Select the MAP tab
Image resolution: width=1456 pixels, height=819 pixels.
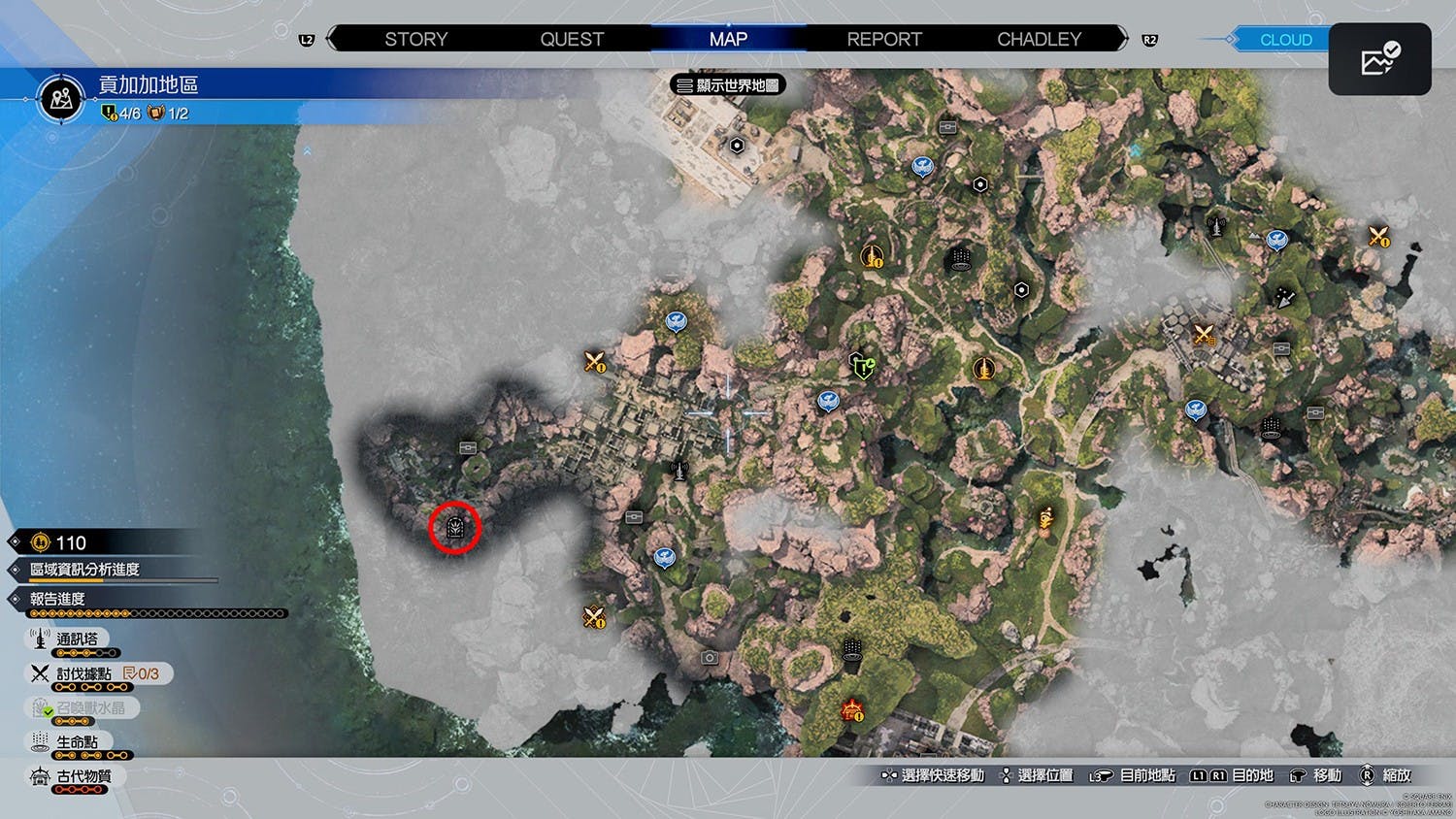(728, 39)
